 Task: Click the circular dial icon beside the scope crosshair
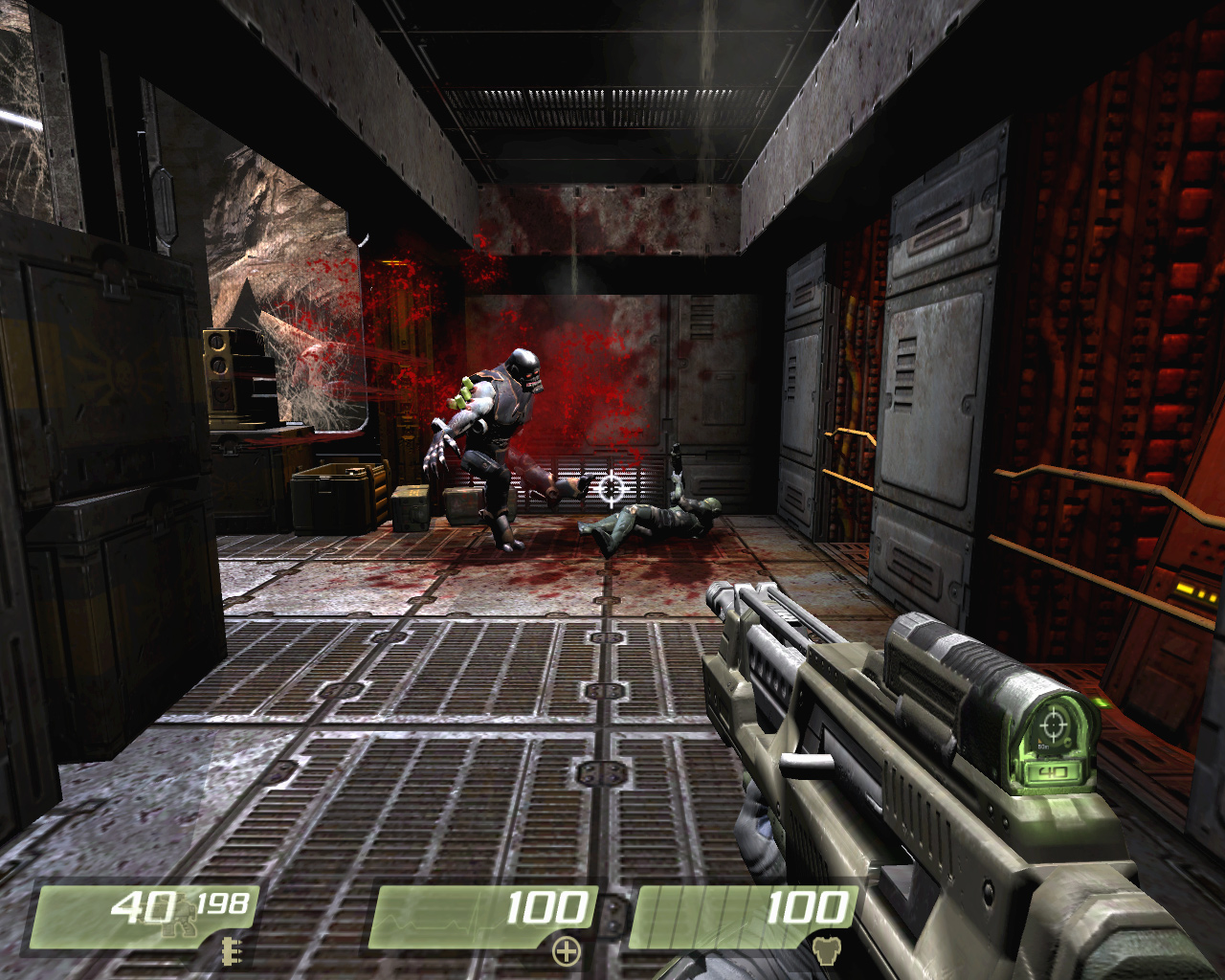(1068, 742)
